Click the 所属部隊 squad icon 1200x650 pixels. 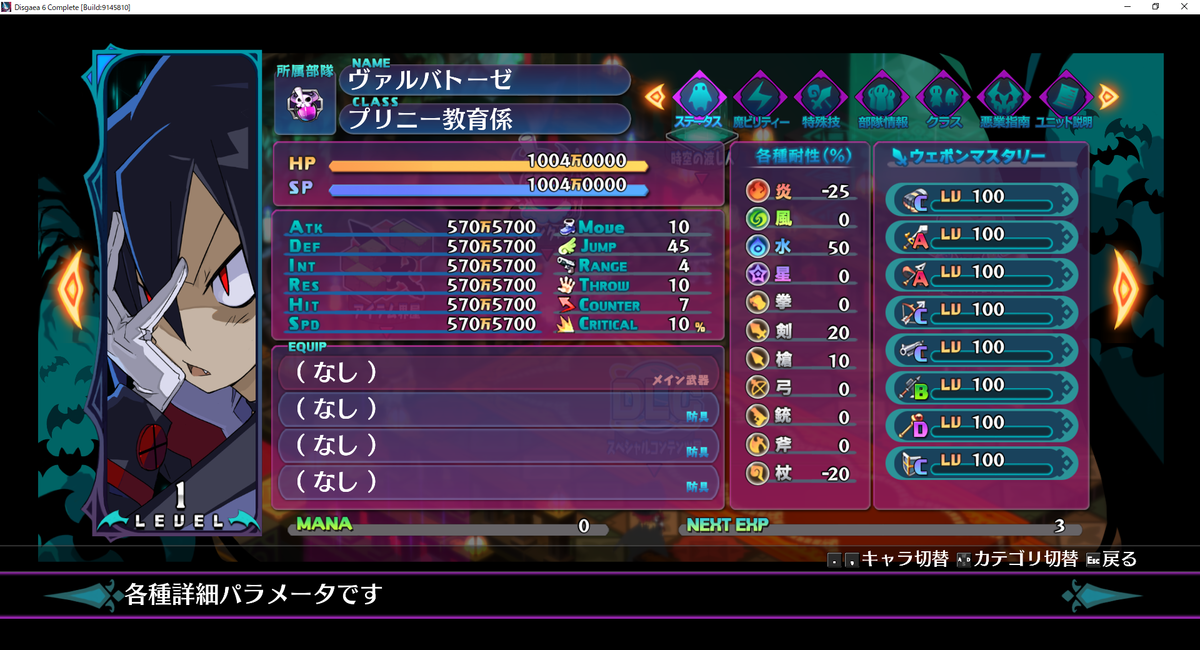304,105
